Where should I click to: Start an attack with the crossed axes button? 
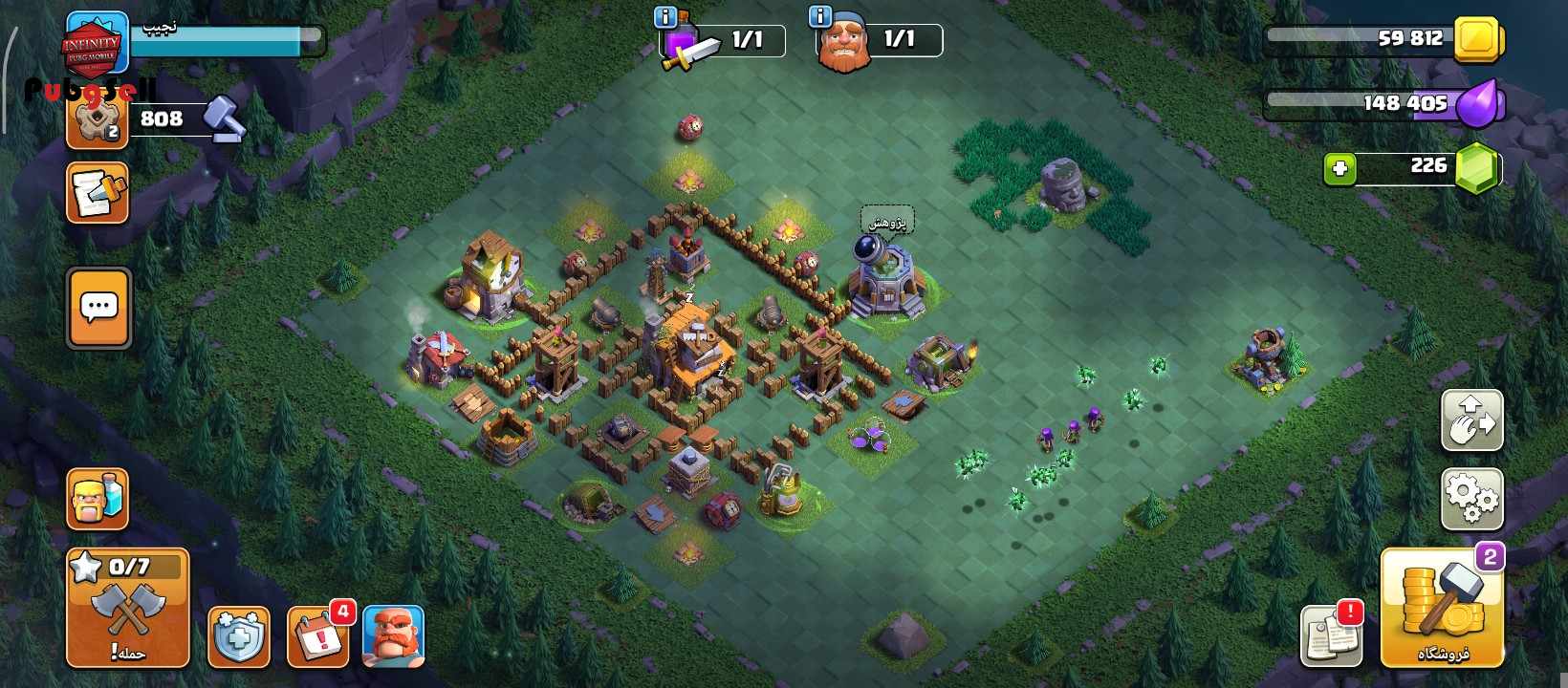coord(128,608)
